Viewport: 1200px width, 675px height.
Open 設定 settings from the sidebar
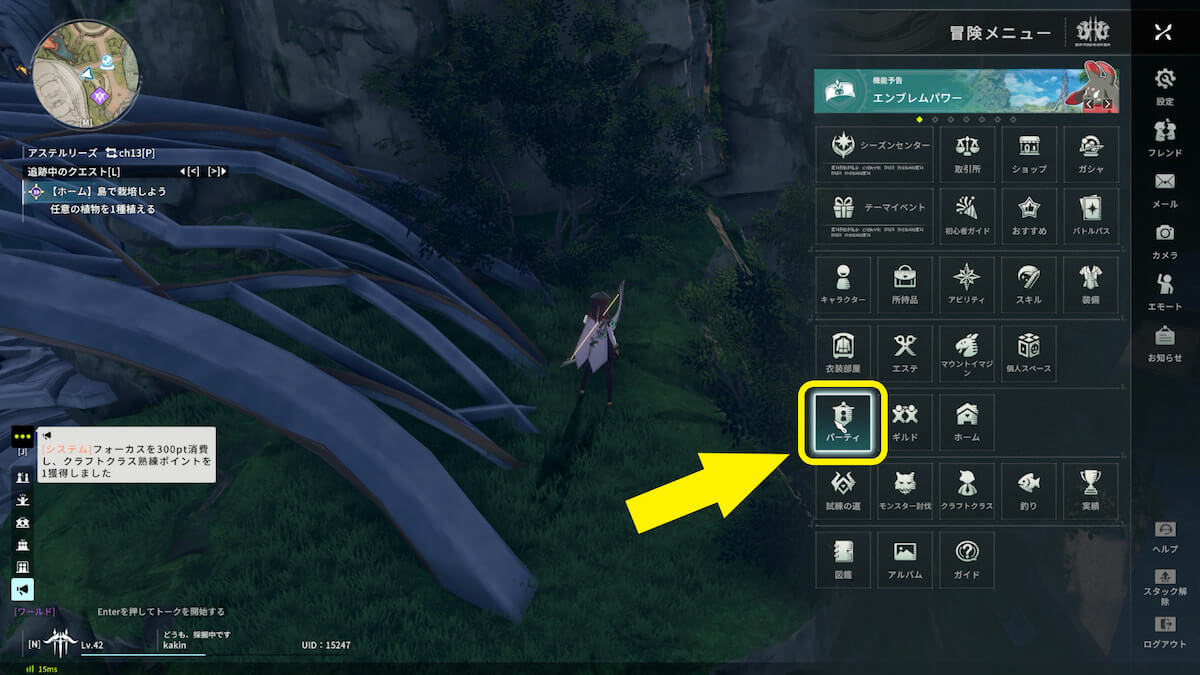point(1165,86)
